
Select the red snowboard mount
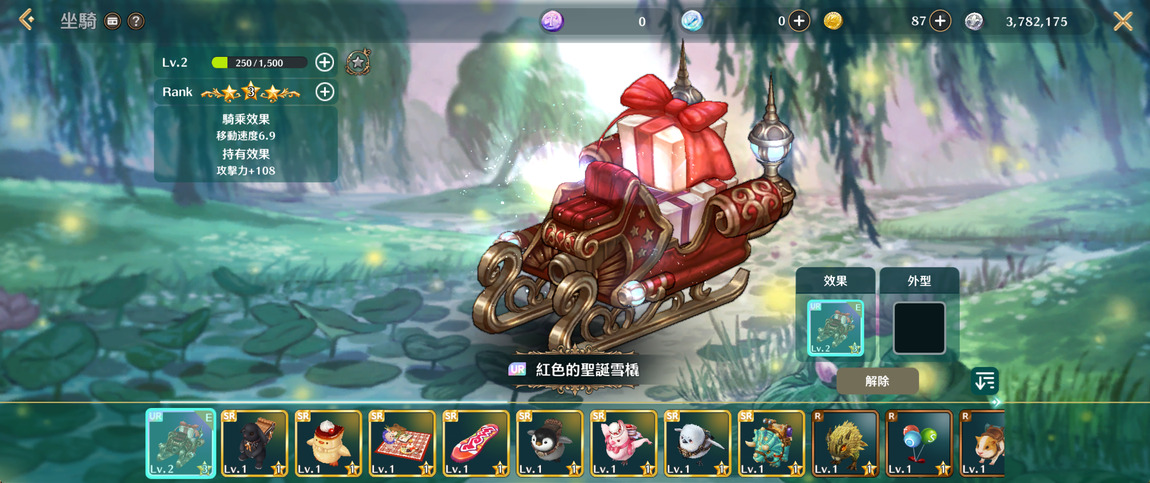pos(476,443)
